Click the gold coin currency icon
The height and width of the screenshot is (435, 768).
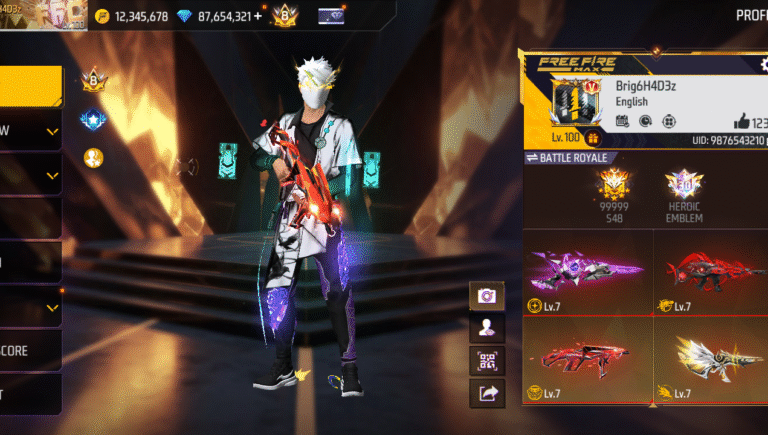click(102, 16)
